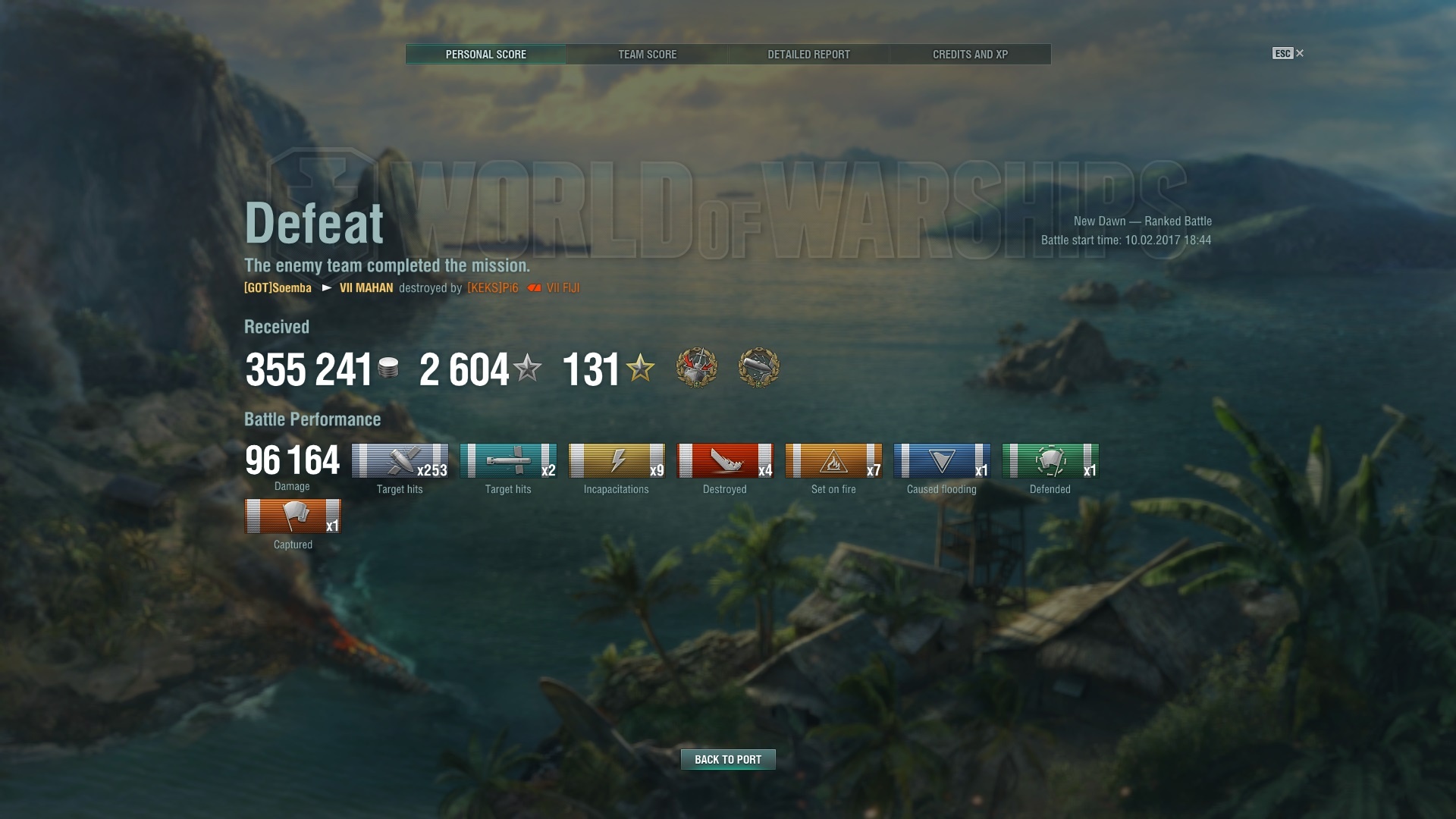Select the main battery Target hits ribbon

400,461
